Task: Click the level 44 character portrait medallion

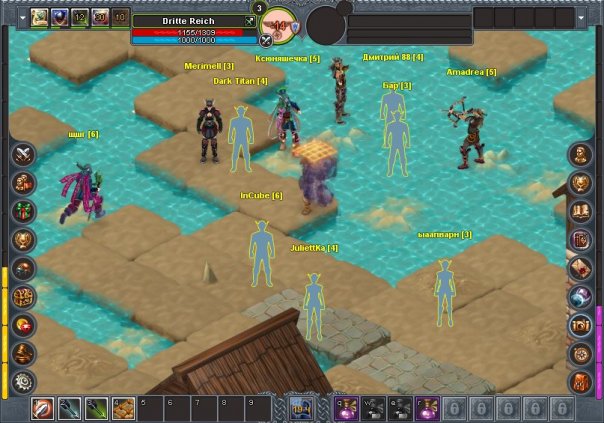Action: pos(280,24)
